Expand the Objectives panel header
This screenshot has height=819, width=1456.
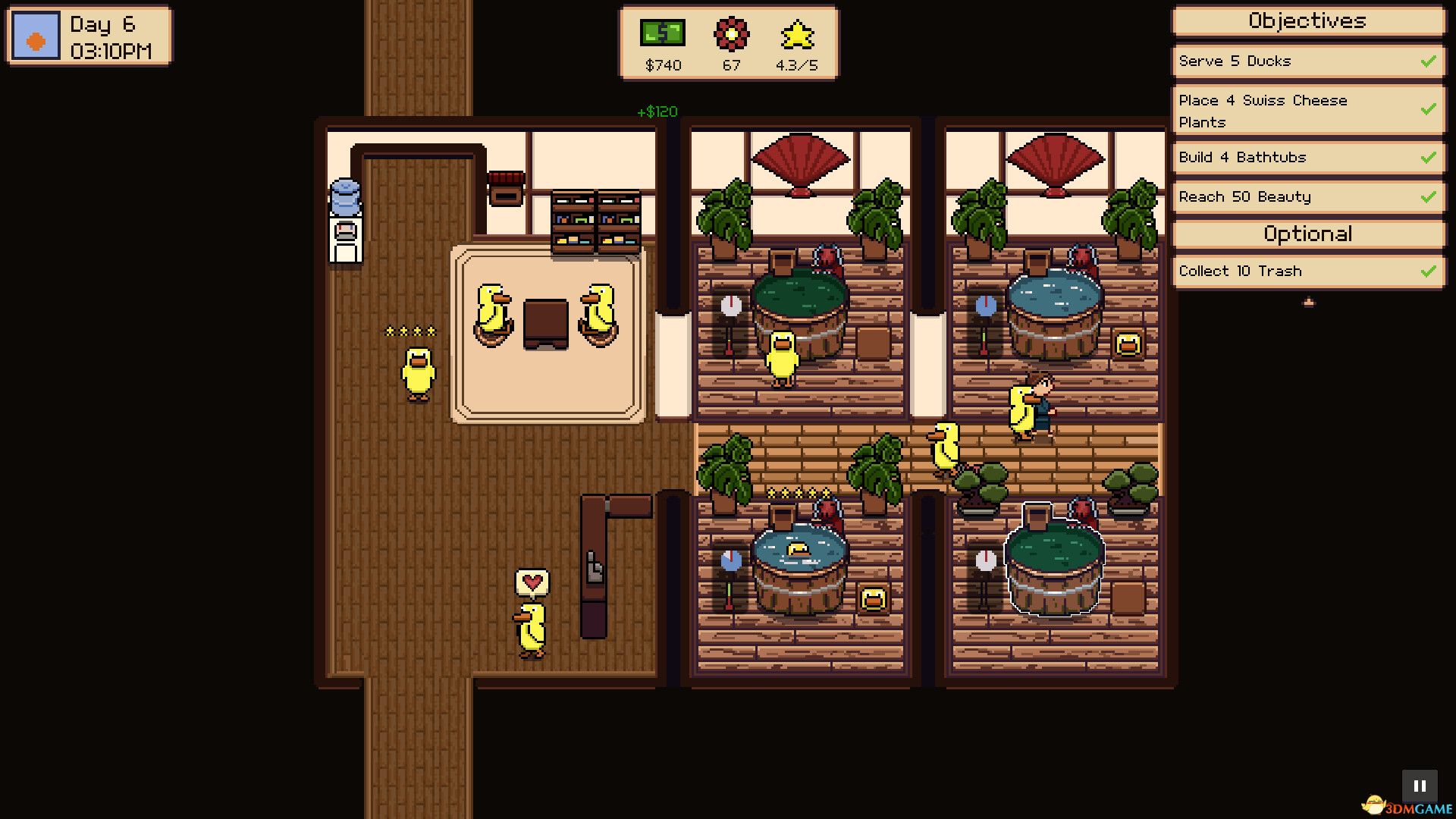1307,21
